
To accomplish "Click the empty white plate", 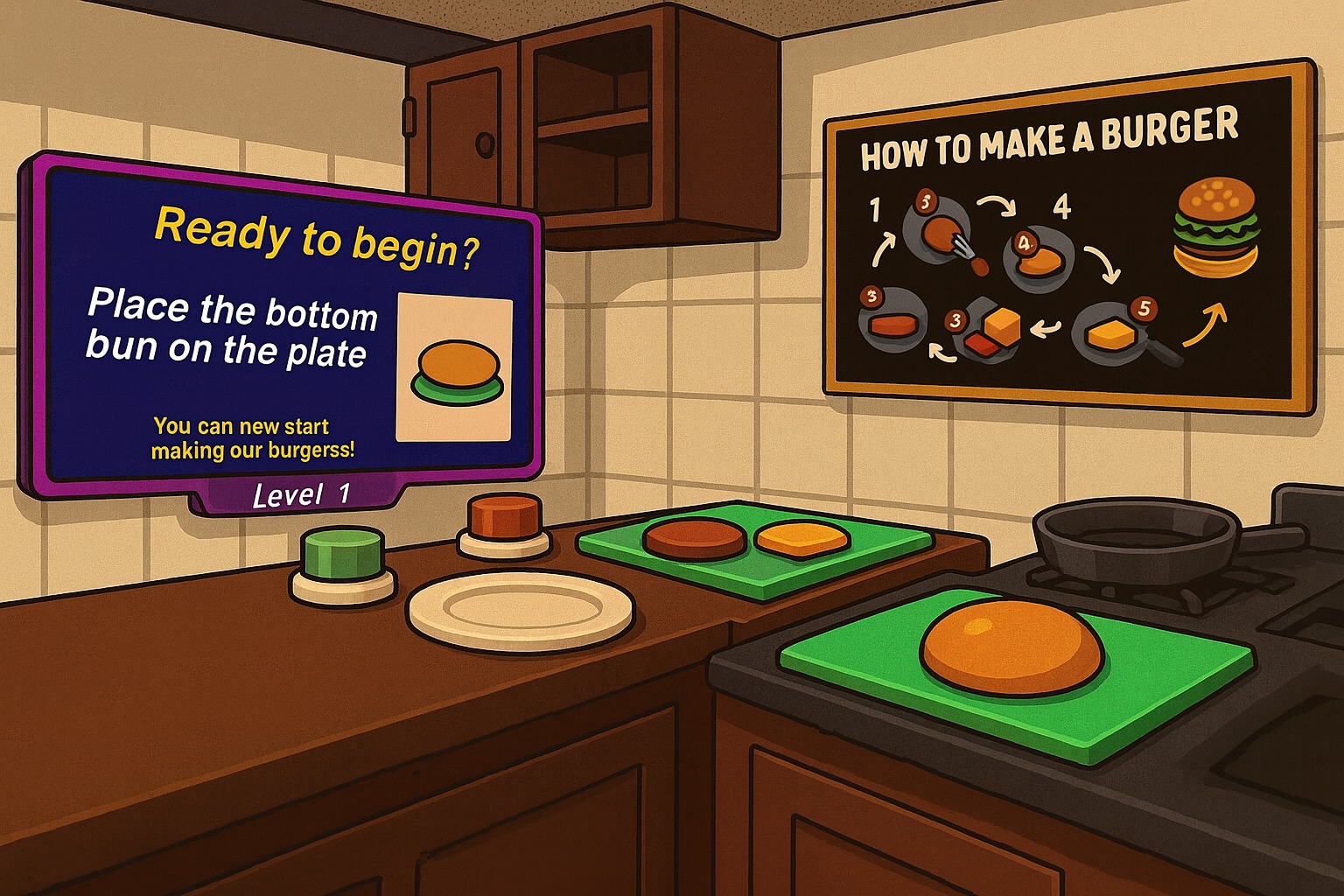I will click(x=520, y=609).
